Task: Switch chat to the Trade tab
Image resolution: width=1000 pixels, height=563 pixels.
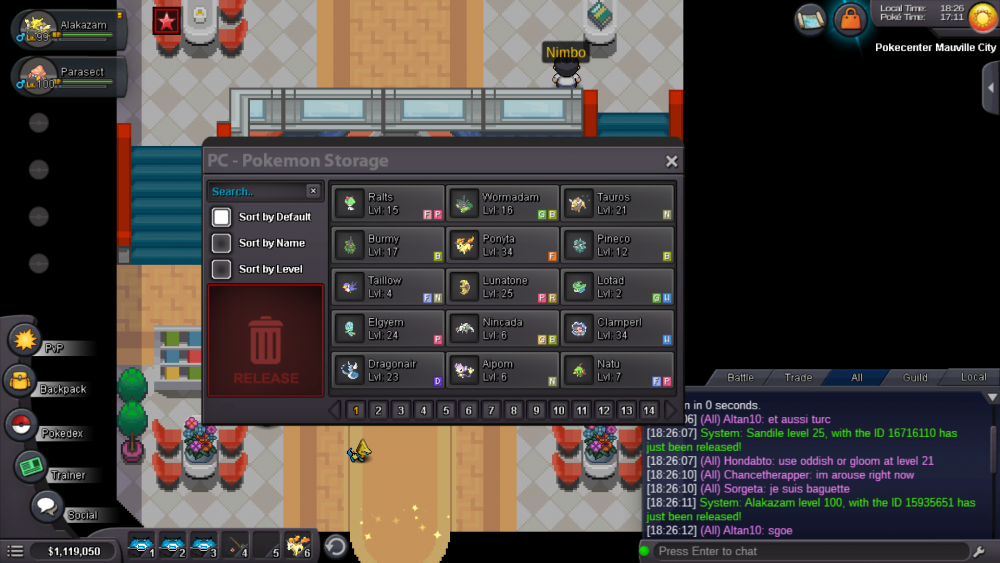Action: click(798, 378)
